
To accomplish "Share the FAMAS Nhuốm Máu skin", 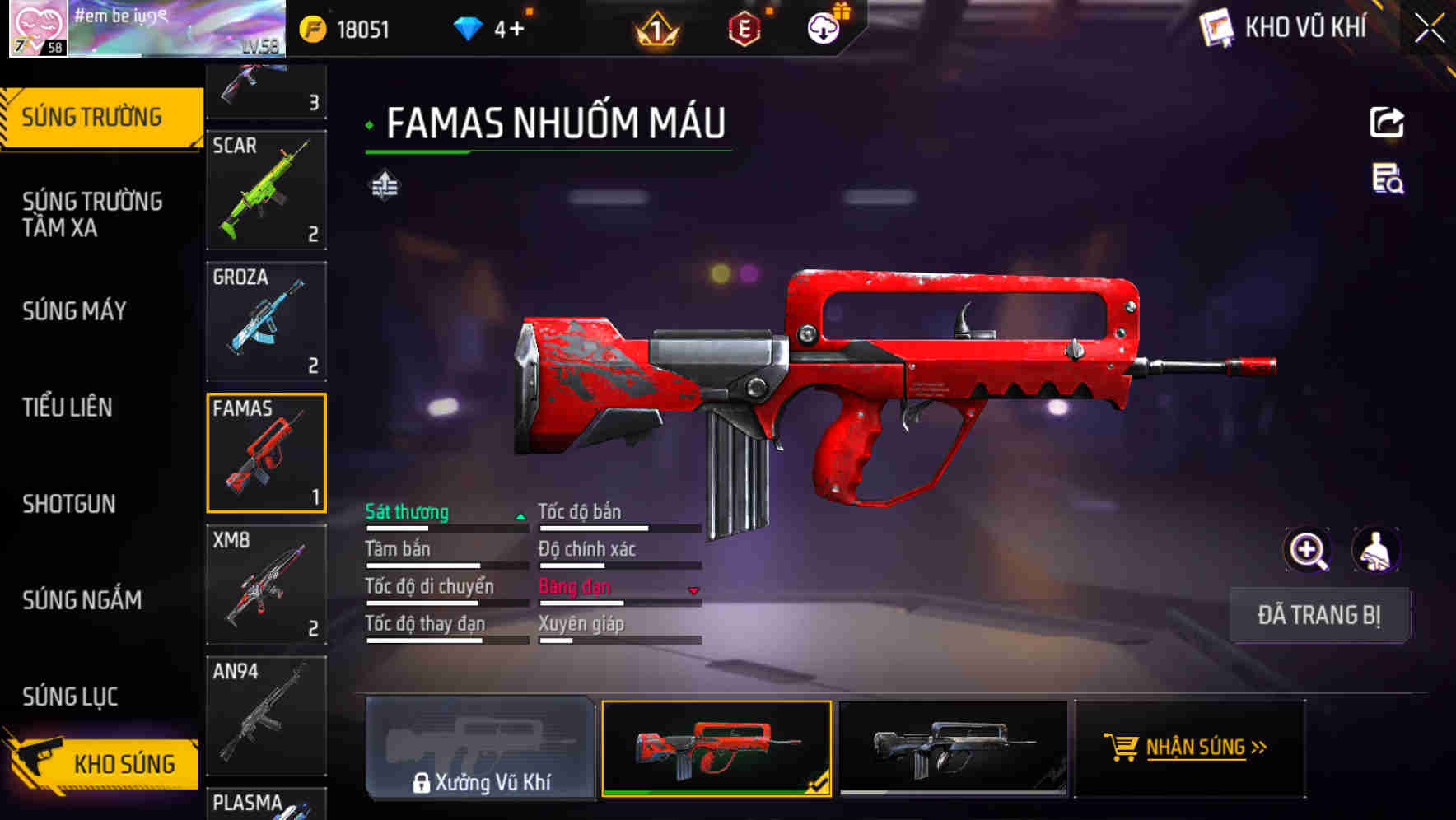I will (x=1387, y=123).
